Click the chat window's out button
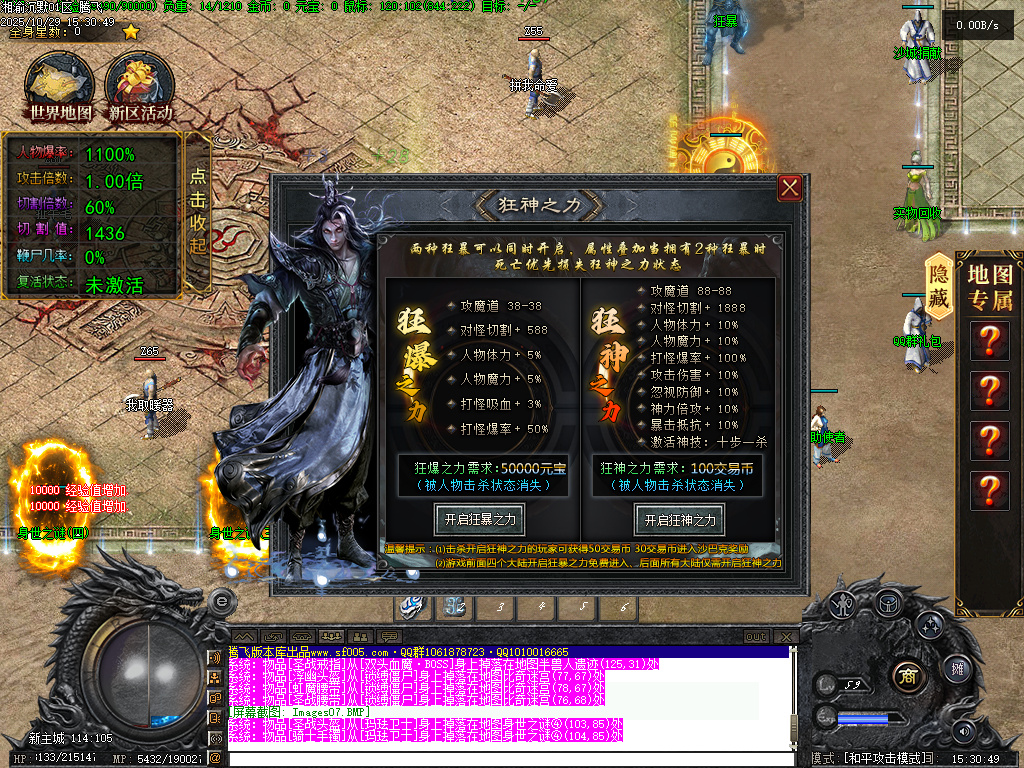Viewport: 1024px width, 768px height. coord(756,637)
